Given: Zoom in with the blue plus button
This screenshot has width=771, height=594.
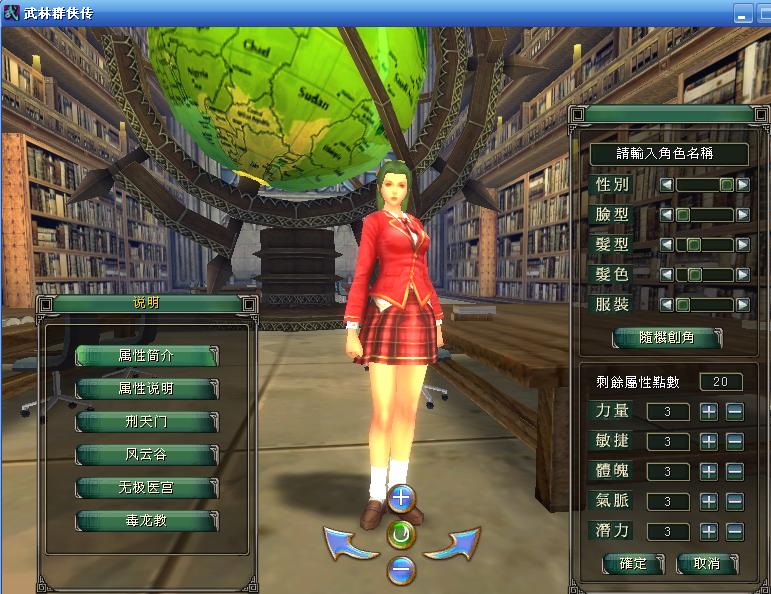Looking at the screenshot, I should [401, 497].
